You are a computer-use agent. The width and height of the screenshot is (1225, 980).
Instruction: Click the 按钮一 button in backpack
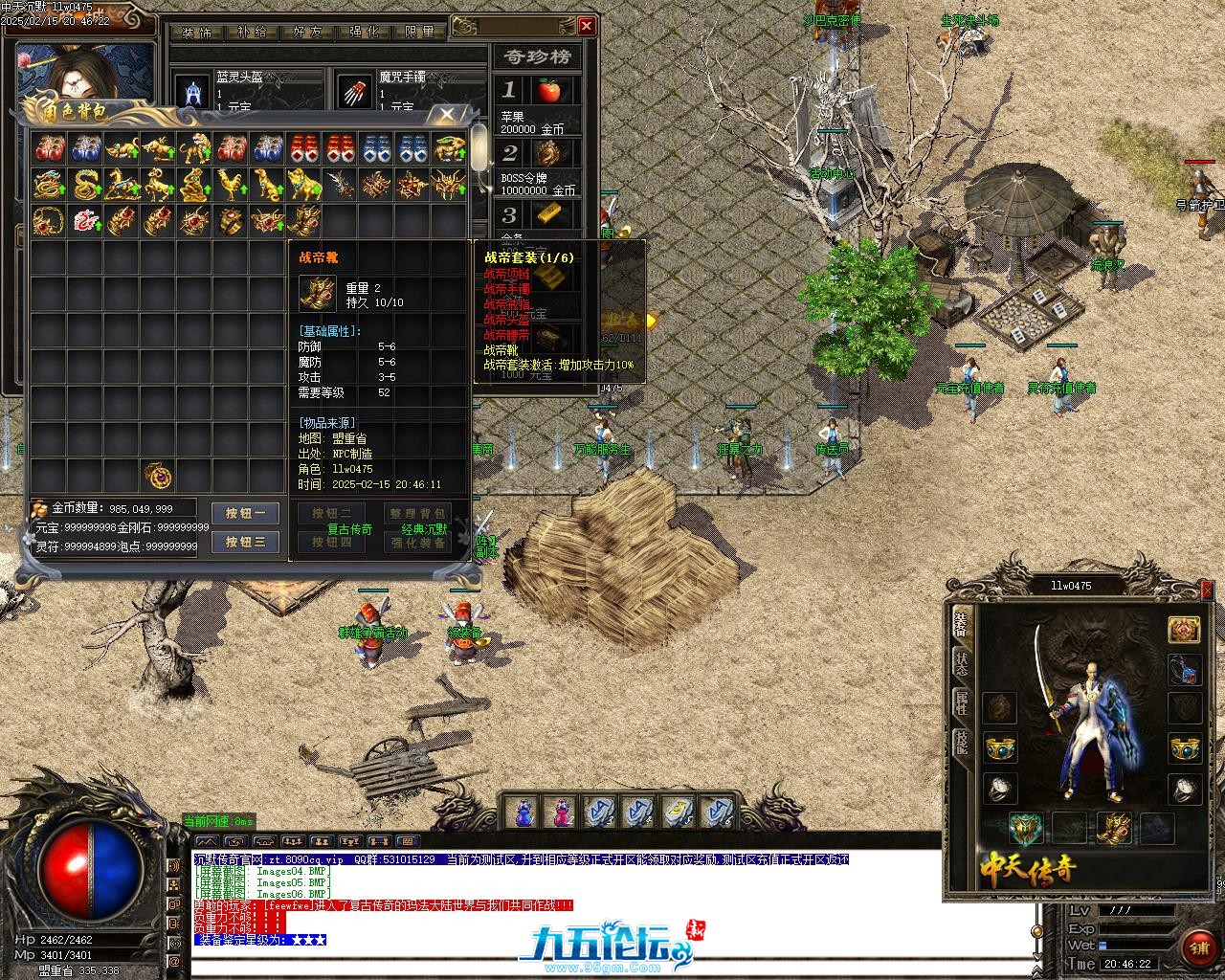(246, 513)
